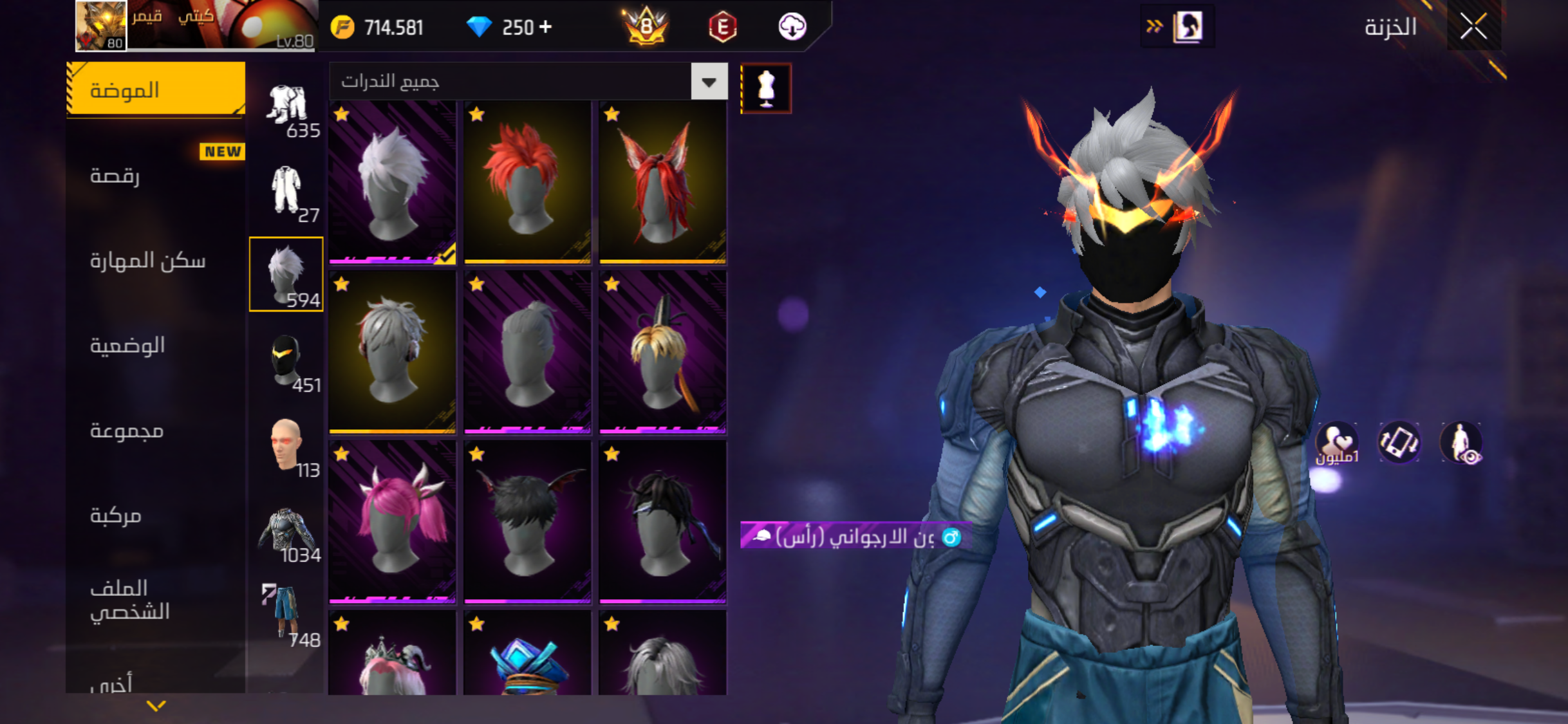Open the الملف الشخصي profile tab

tap(130, 599)
